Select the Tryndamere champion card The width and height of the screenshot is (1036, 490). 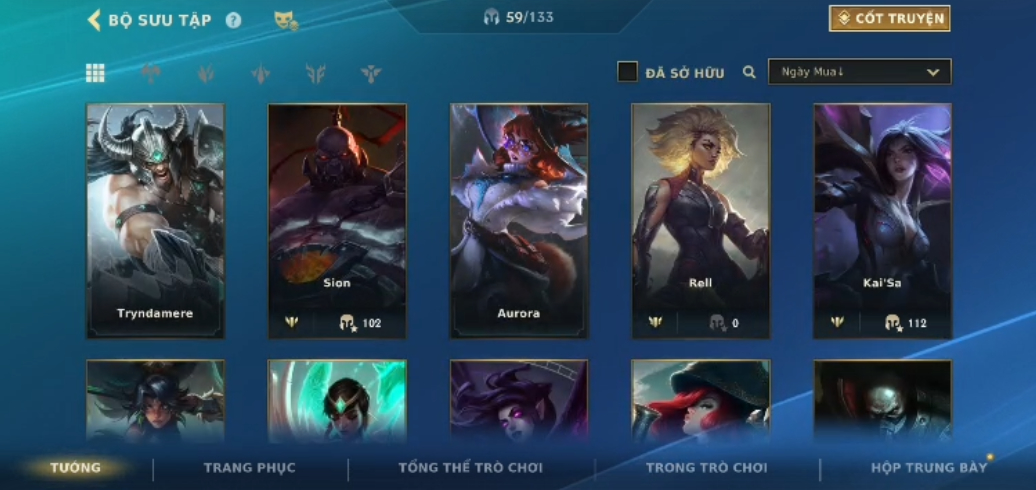click(155, 220)
